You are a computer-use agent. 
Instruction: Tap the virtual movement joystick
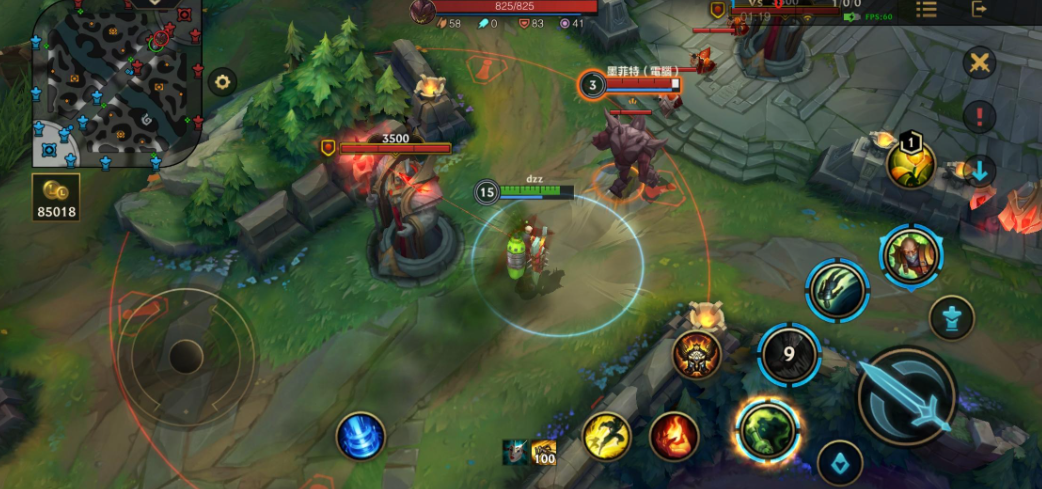click(185, 356)
